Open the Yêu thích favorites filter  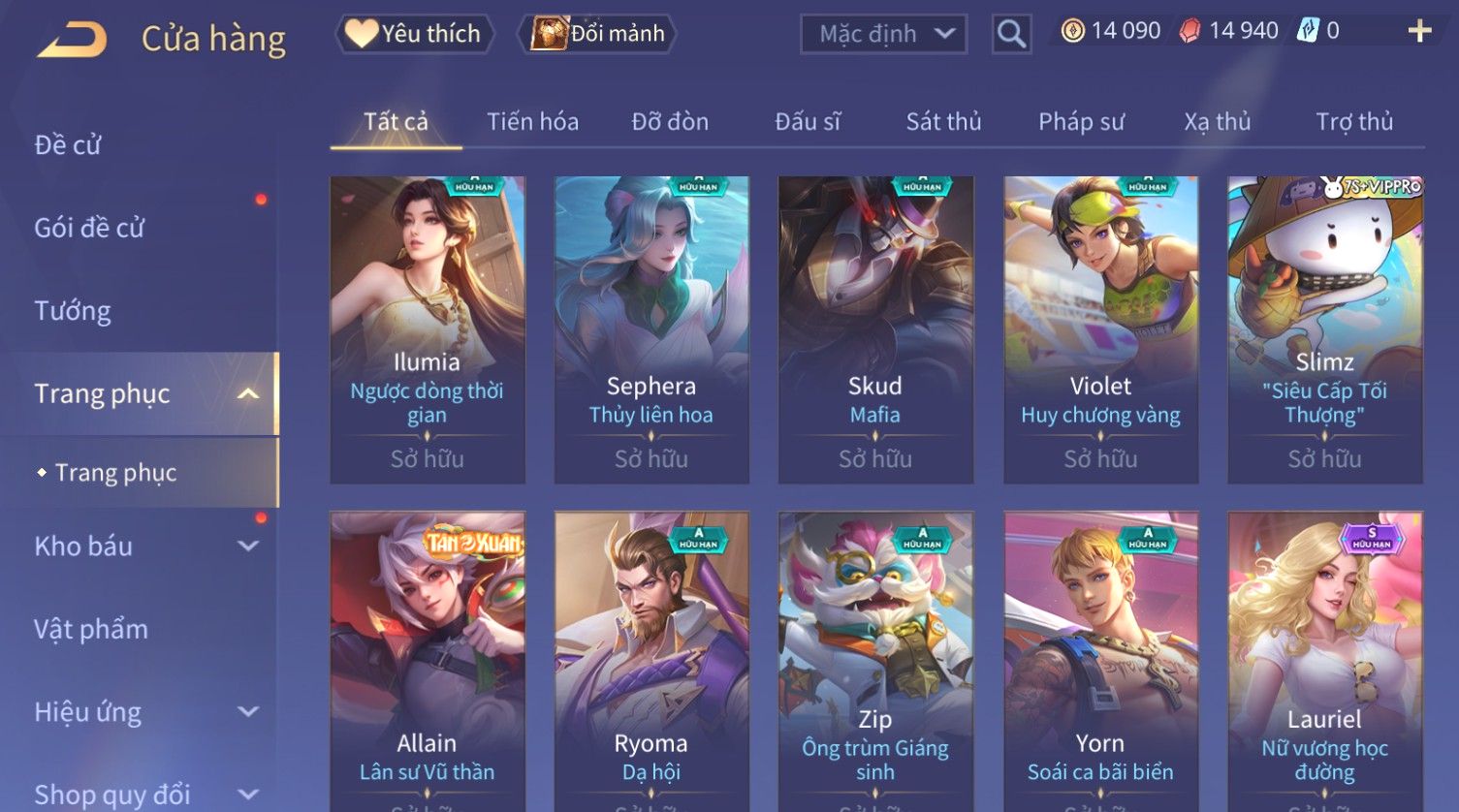coord(415,34)
